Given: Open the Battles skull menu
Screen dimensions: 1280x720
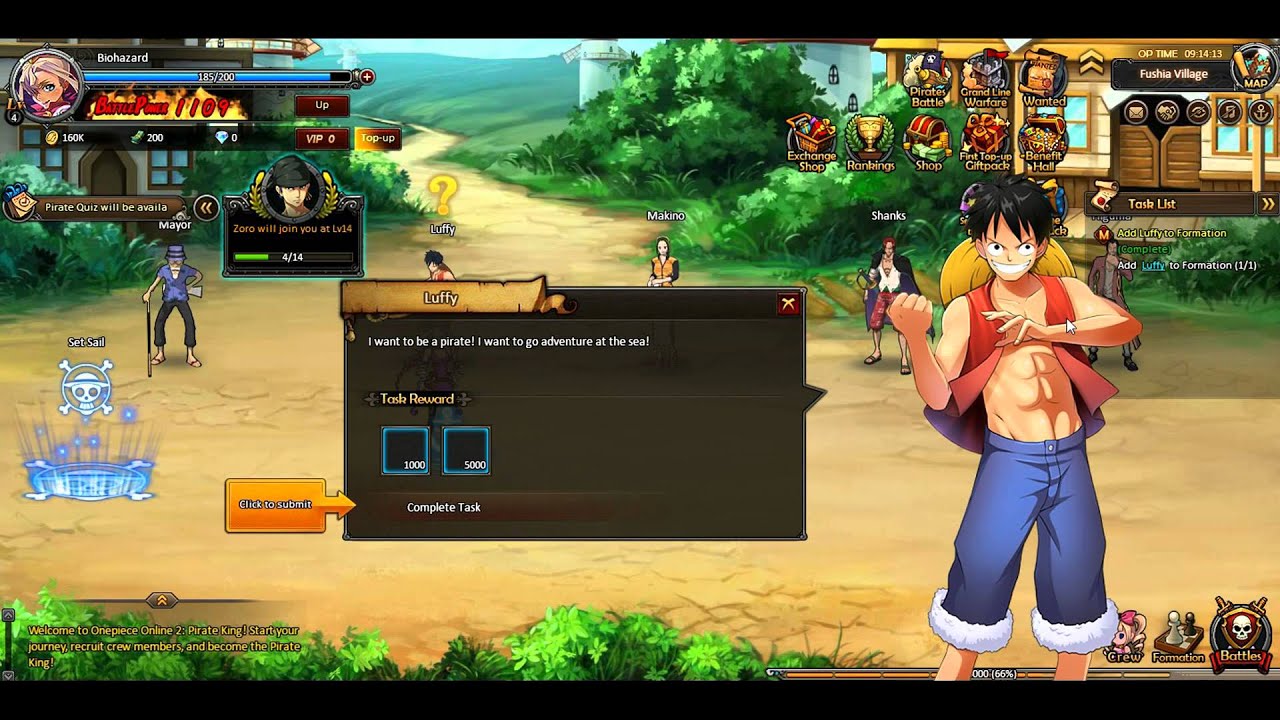Looking at the screenshot, I should [1238, 635].
